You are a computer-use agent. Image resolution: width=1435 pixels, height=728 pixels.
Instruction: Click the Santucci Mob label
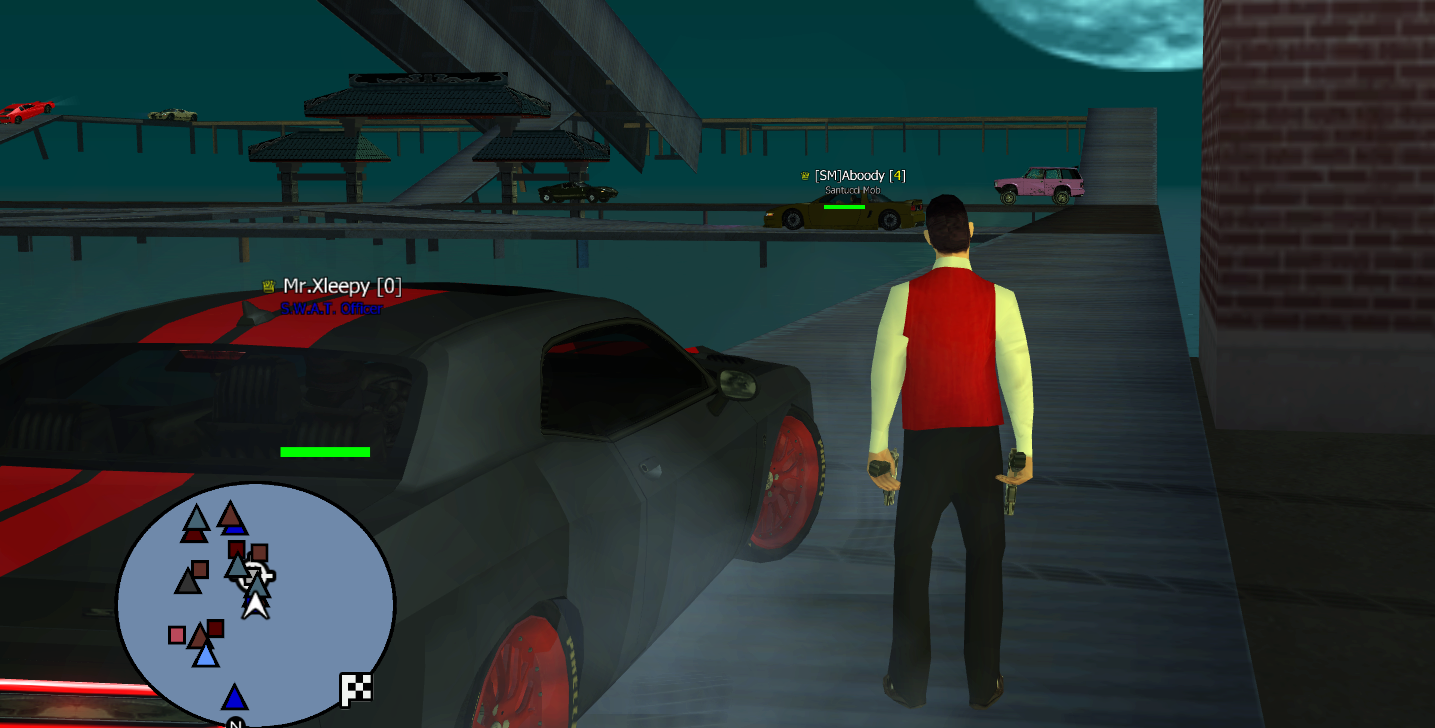coord(852,189)
